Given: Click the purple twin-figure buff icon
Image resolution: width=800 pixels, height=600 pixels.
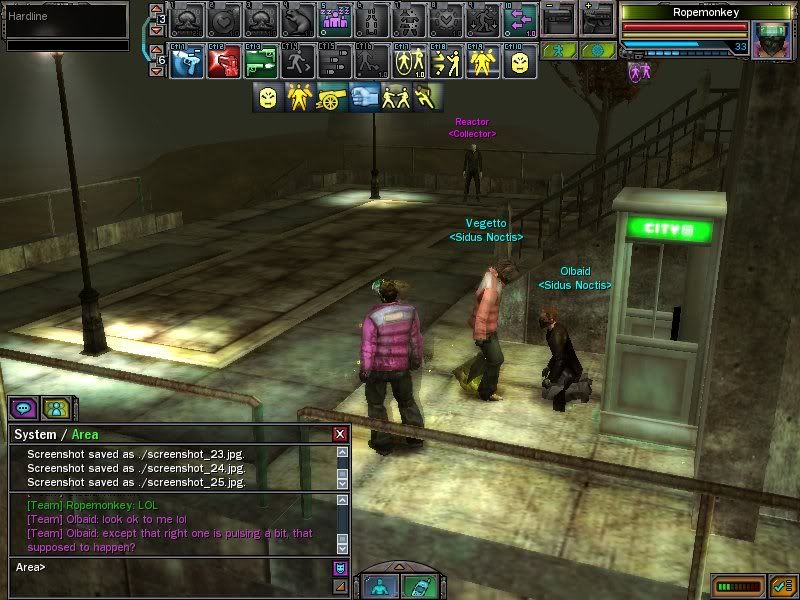Looking at the screenshot, I should 636,70.
